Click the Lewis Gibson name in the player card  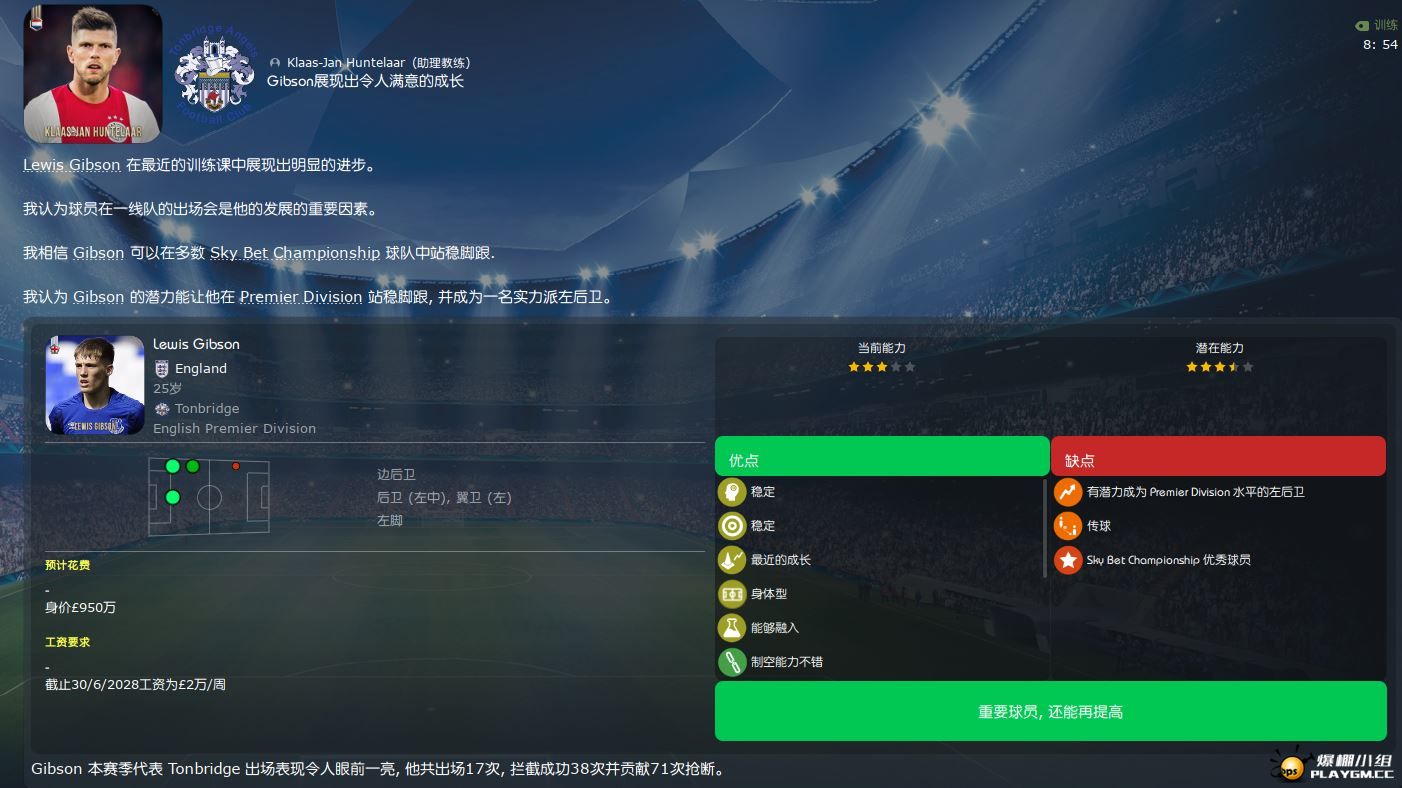point(196,344)
